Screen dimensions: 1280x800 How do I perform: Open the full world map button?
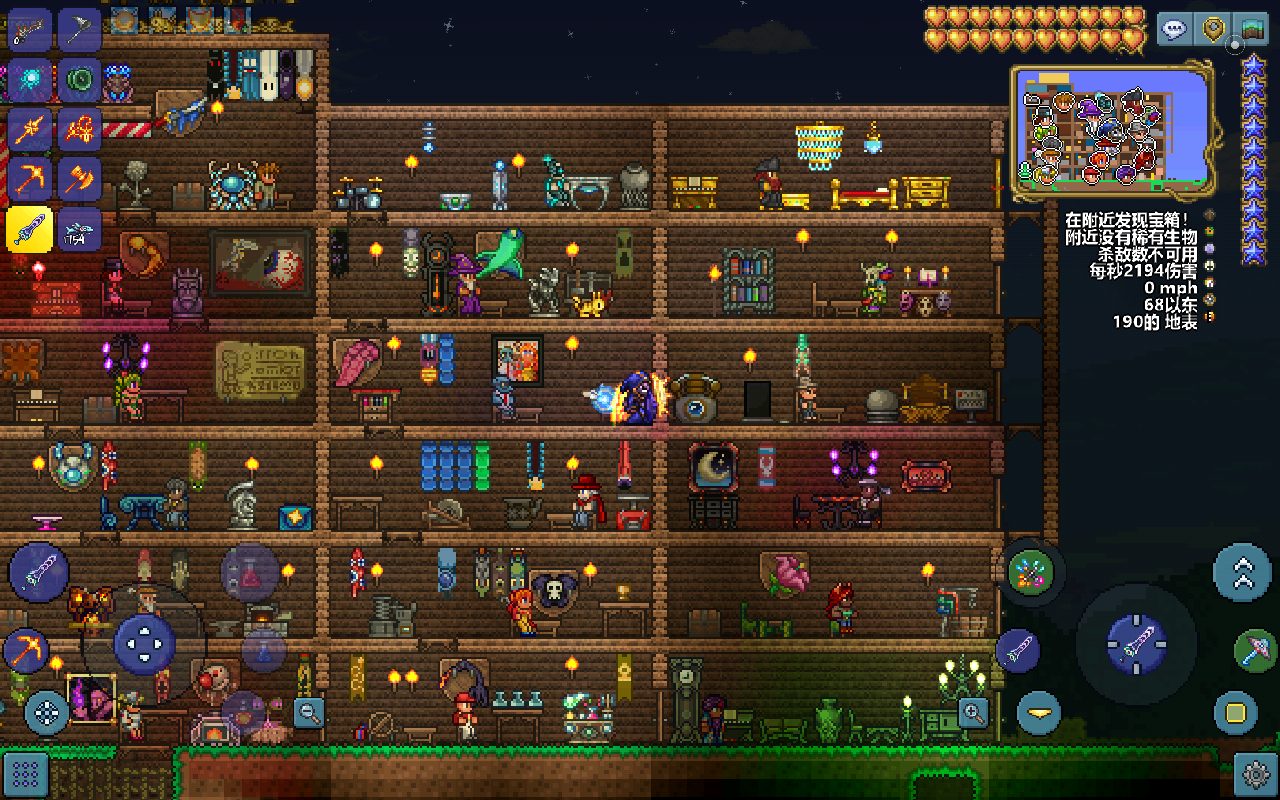coord(1250,29)
